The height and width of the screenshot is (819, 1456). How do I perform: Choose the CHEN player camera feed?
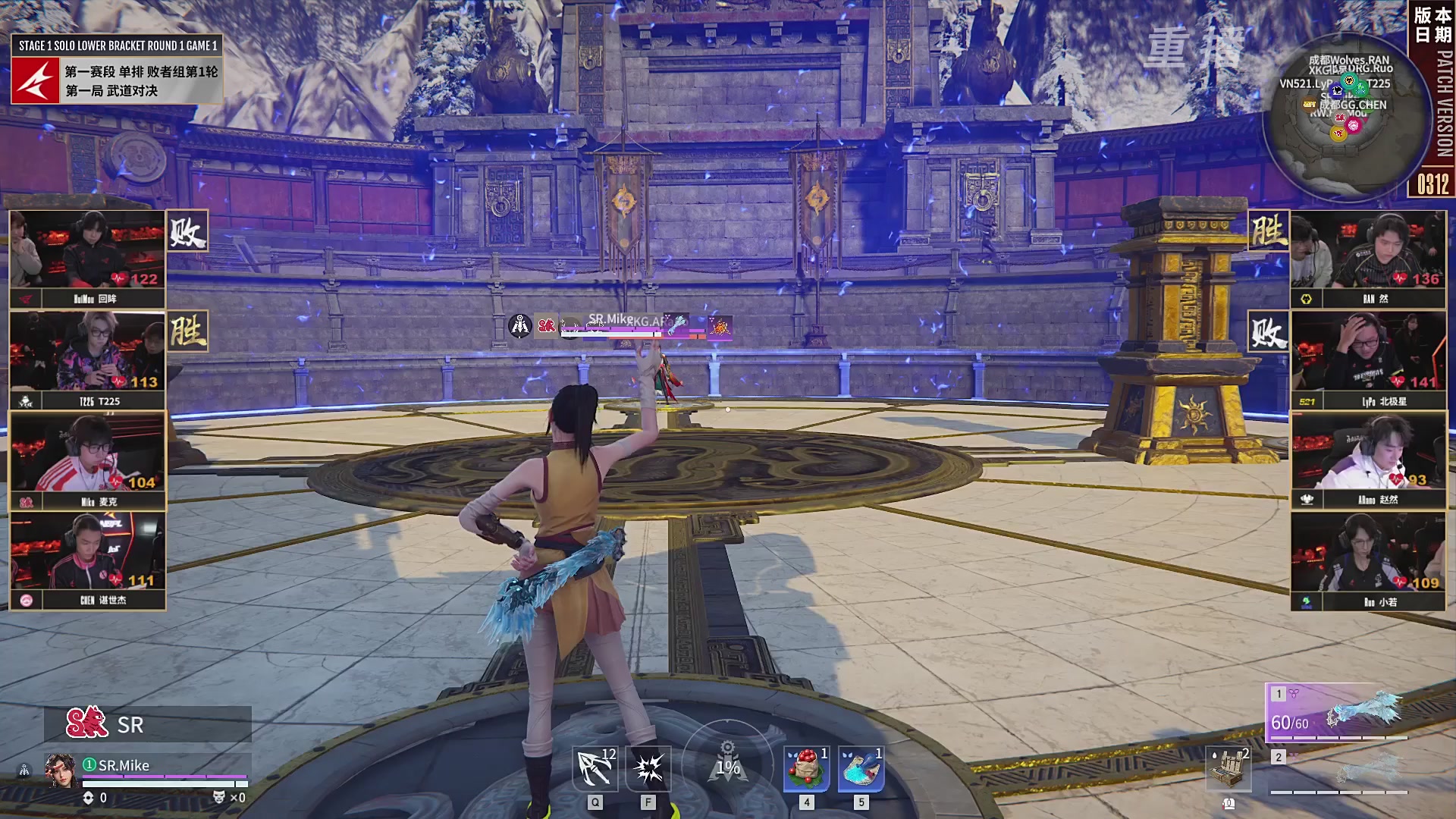[88, 552]
